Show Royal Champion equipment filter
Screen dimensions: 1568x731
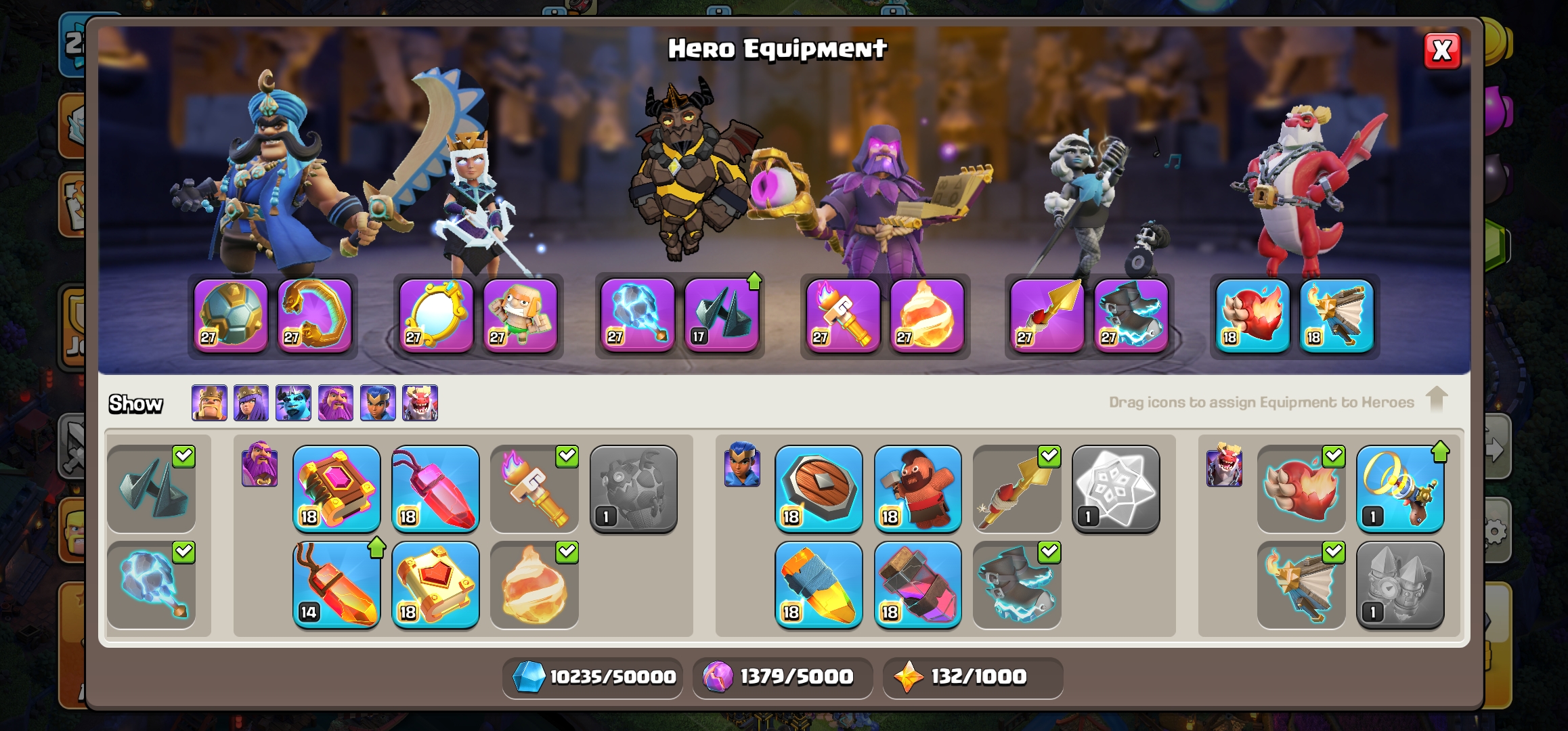(x=378, y=403)
